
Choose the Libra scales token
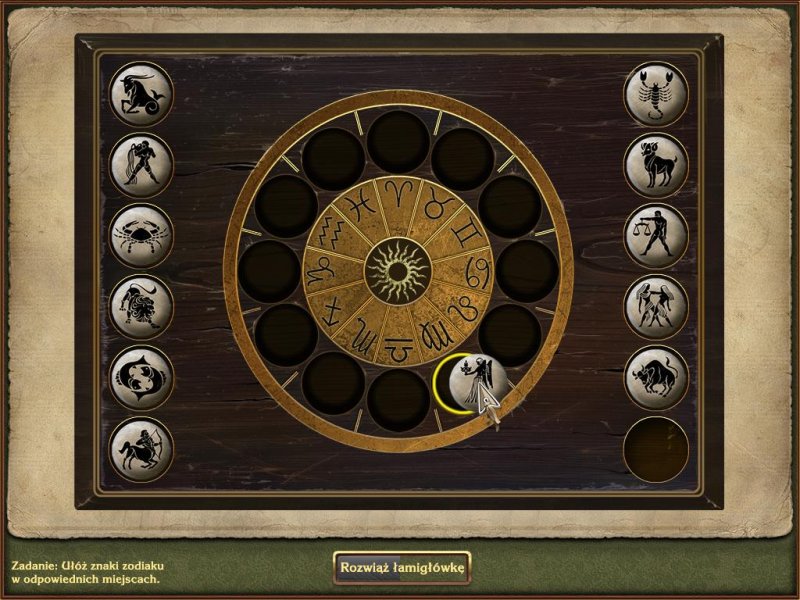[656, 236]
